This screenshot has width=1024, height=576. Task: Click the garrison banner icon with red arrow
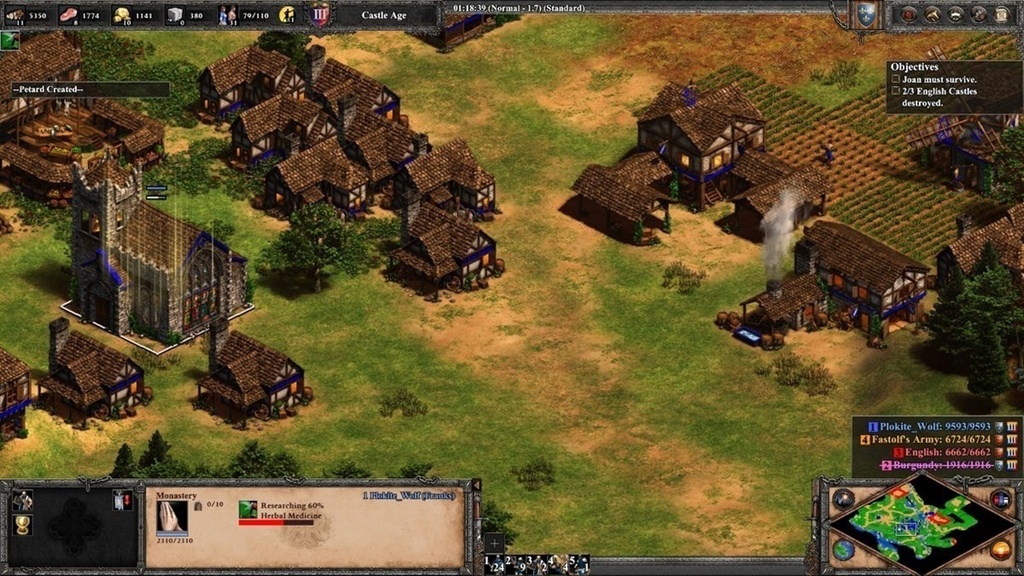pyautogui.click(x=123, y=500)
